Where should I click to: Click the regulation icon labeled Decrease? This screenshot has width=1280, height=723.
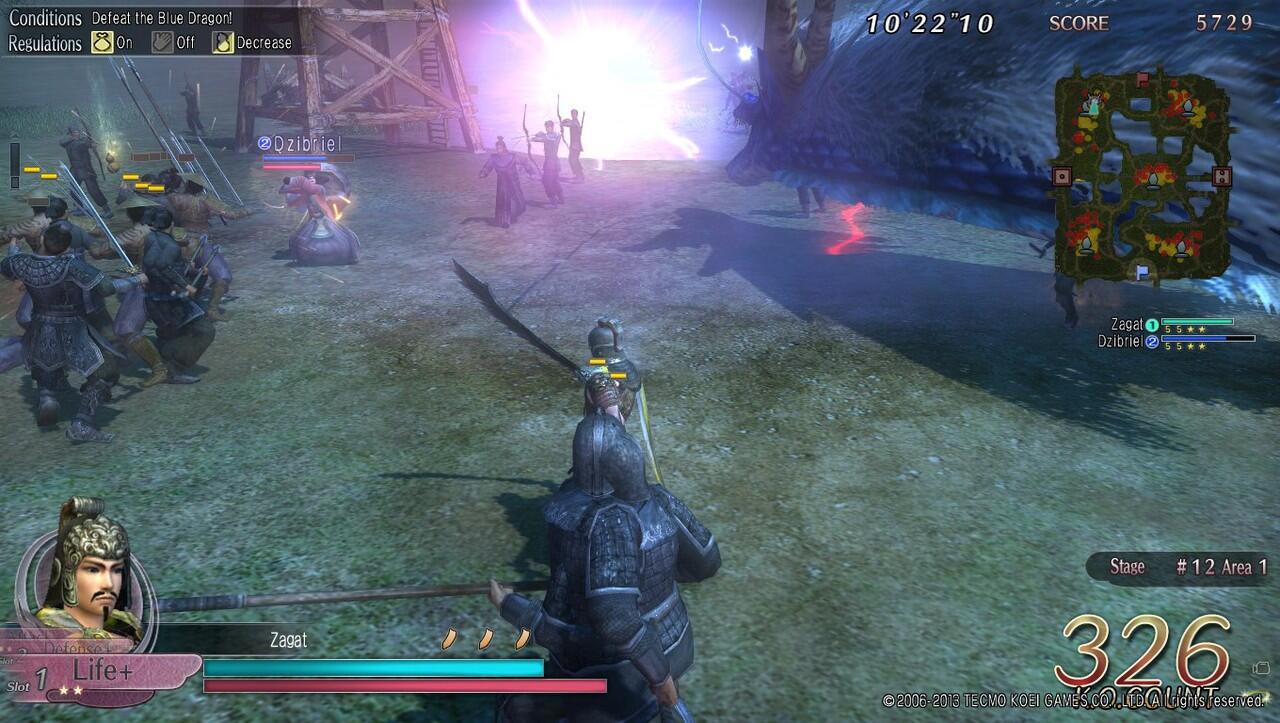[x=222, y=43]
